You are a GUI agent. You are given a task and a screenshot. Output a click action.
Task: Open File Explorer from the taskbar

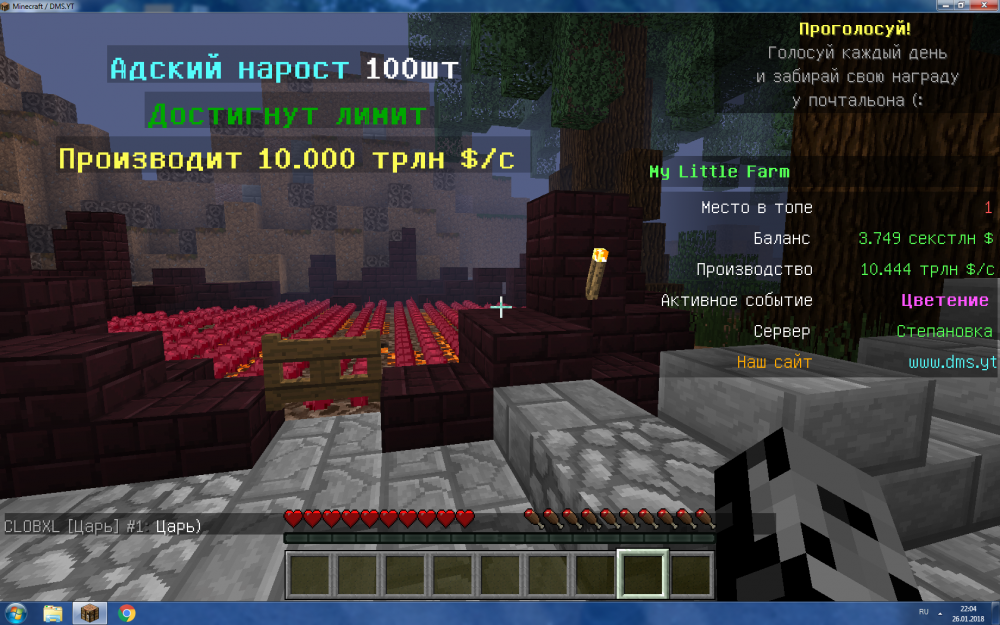click(53, 613)
